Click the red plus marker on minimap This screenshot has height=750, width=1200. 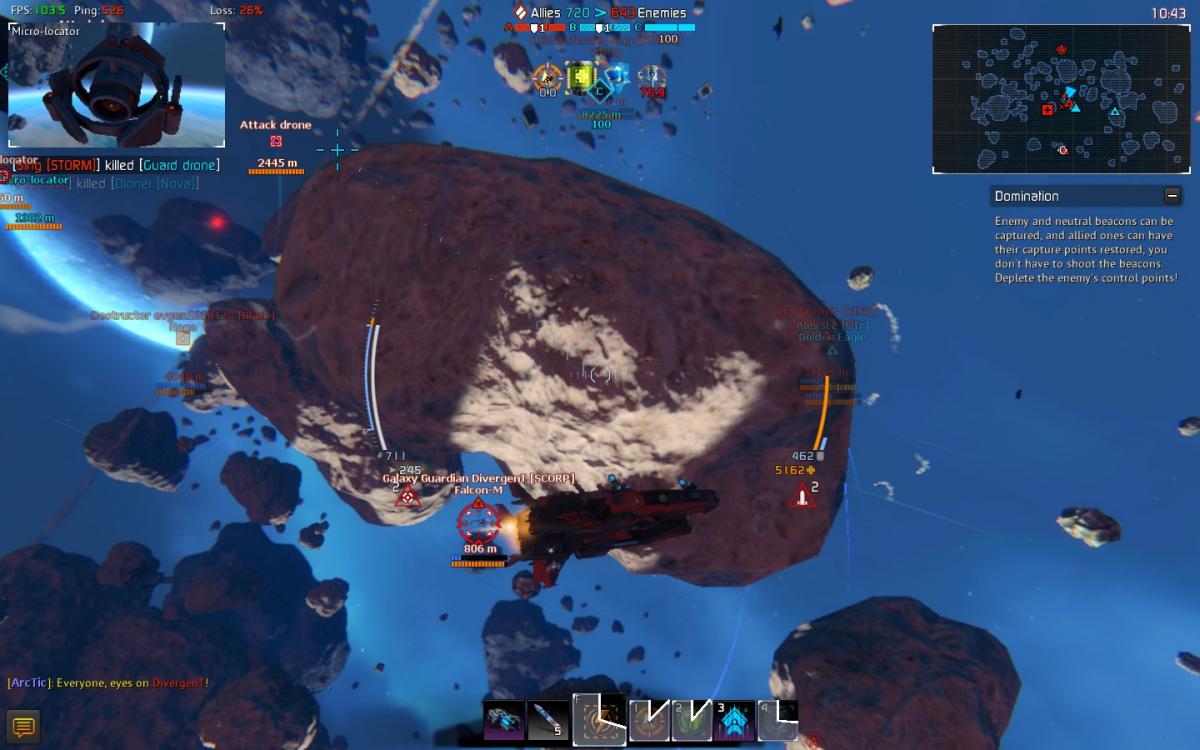pyautogui.click(x=1047, y=110)
